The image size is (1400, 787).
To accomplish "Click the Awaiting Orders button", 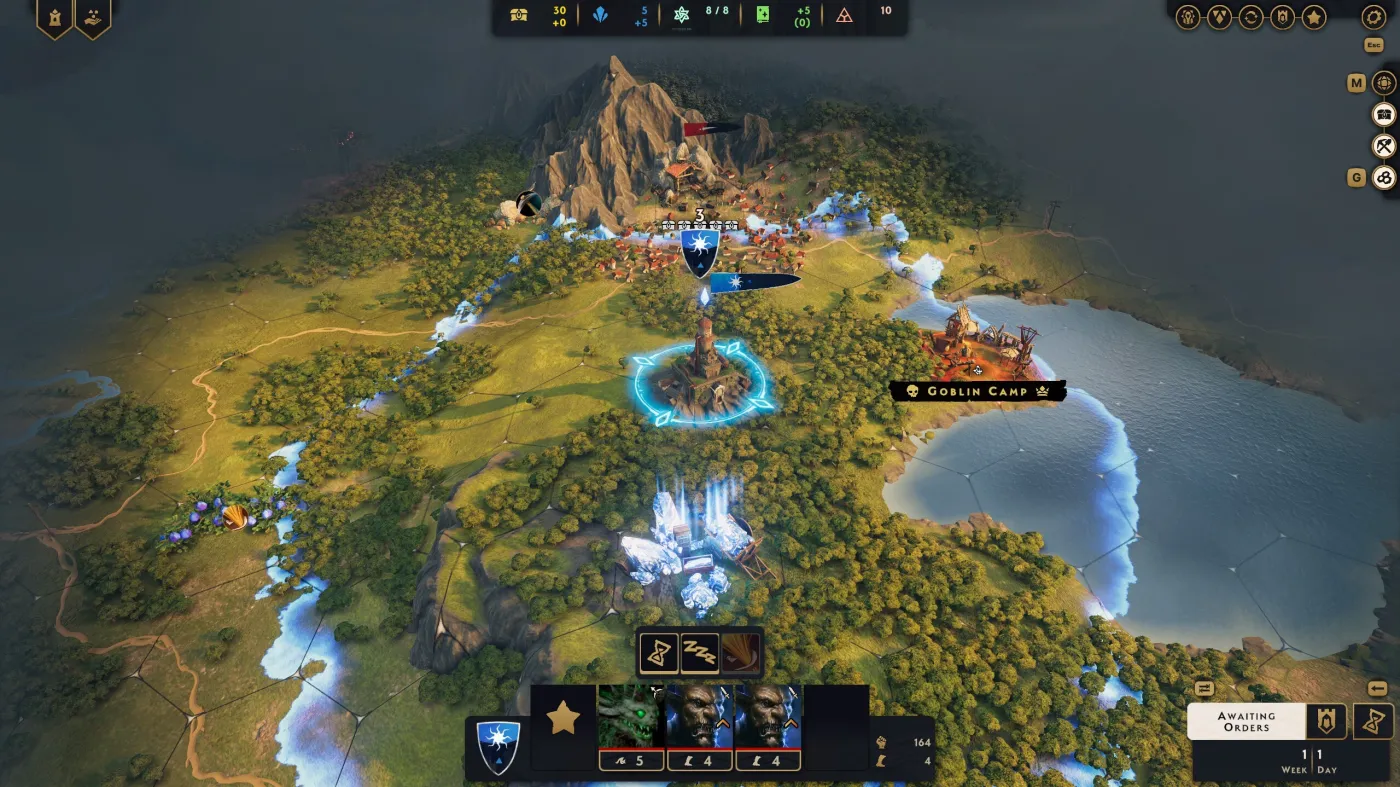I will 1245,721.
